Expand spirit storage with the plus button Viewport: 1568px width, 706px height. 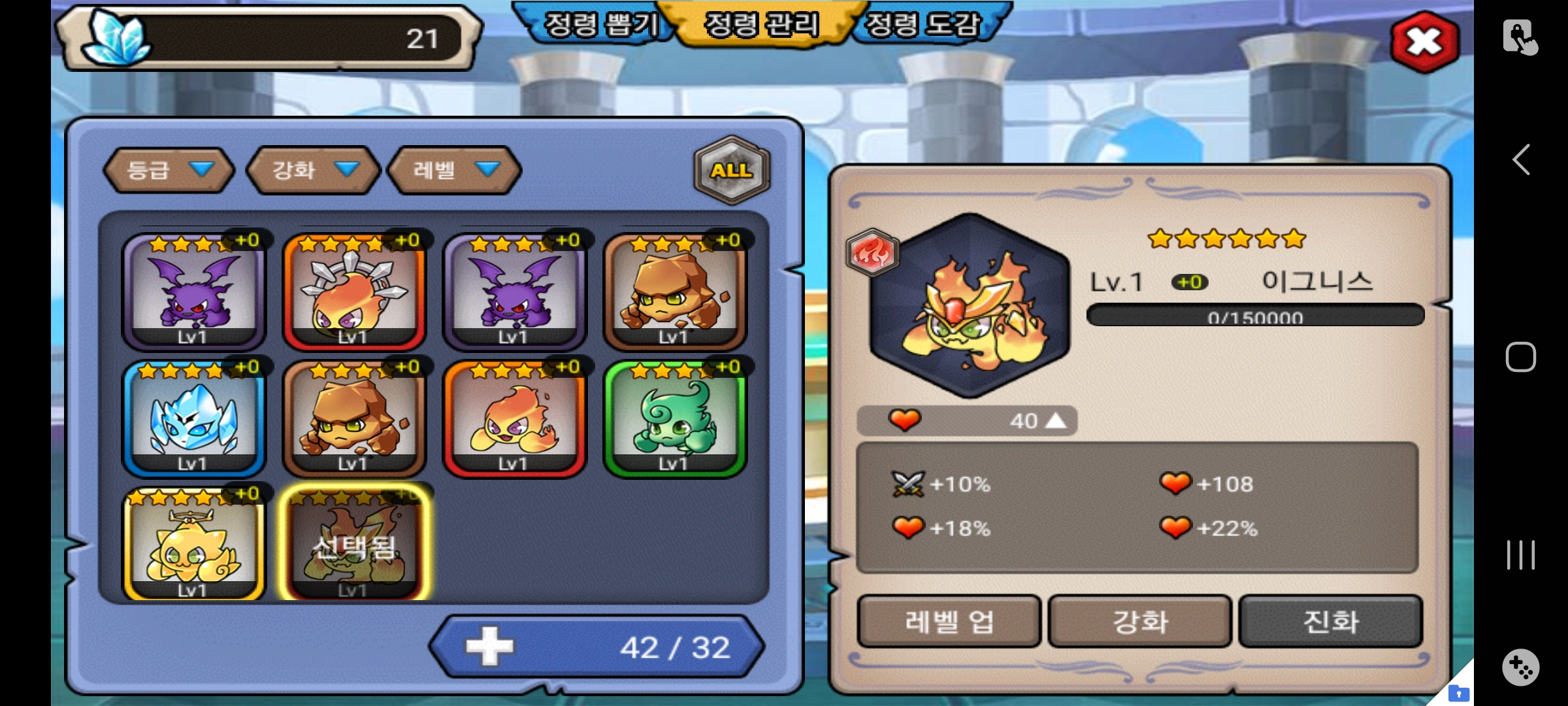coord(490,647)
